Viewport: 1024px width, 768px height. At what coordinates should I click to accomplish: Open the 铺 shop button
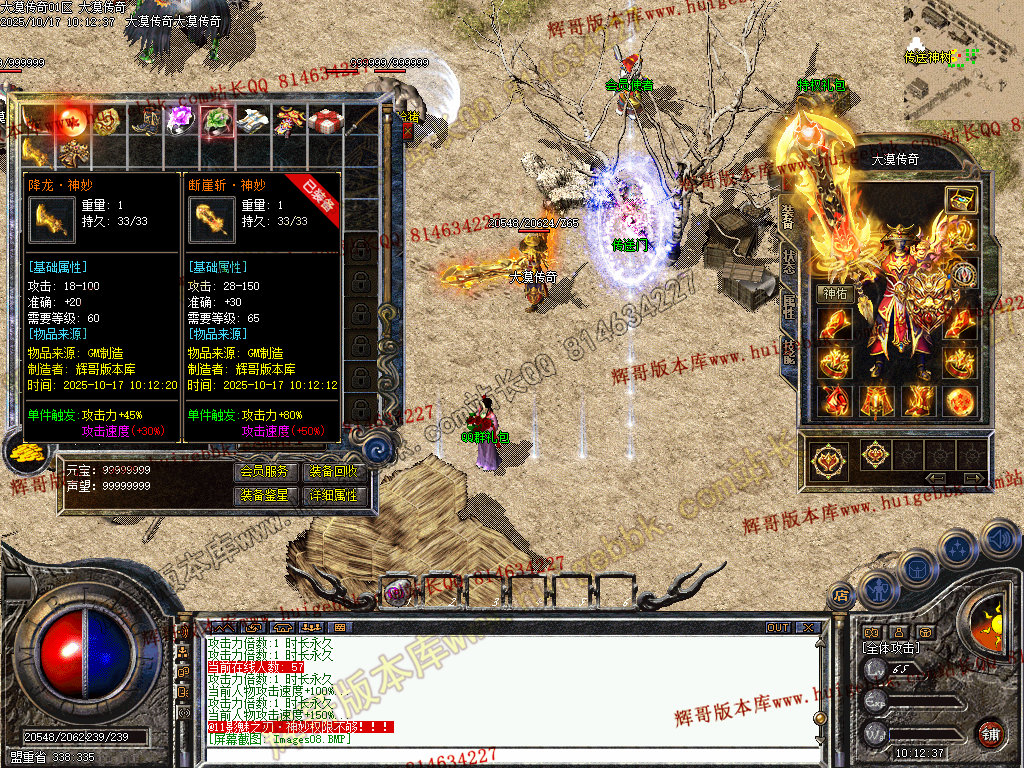[990, 733]
